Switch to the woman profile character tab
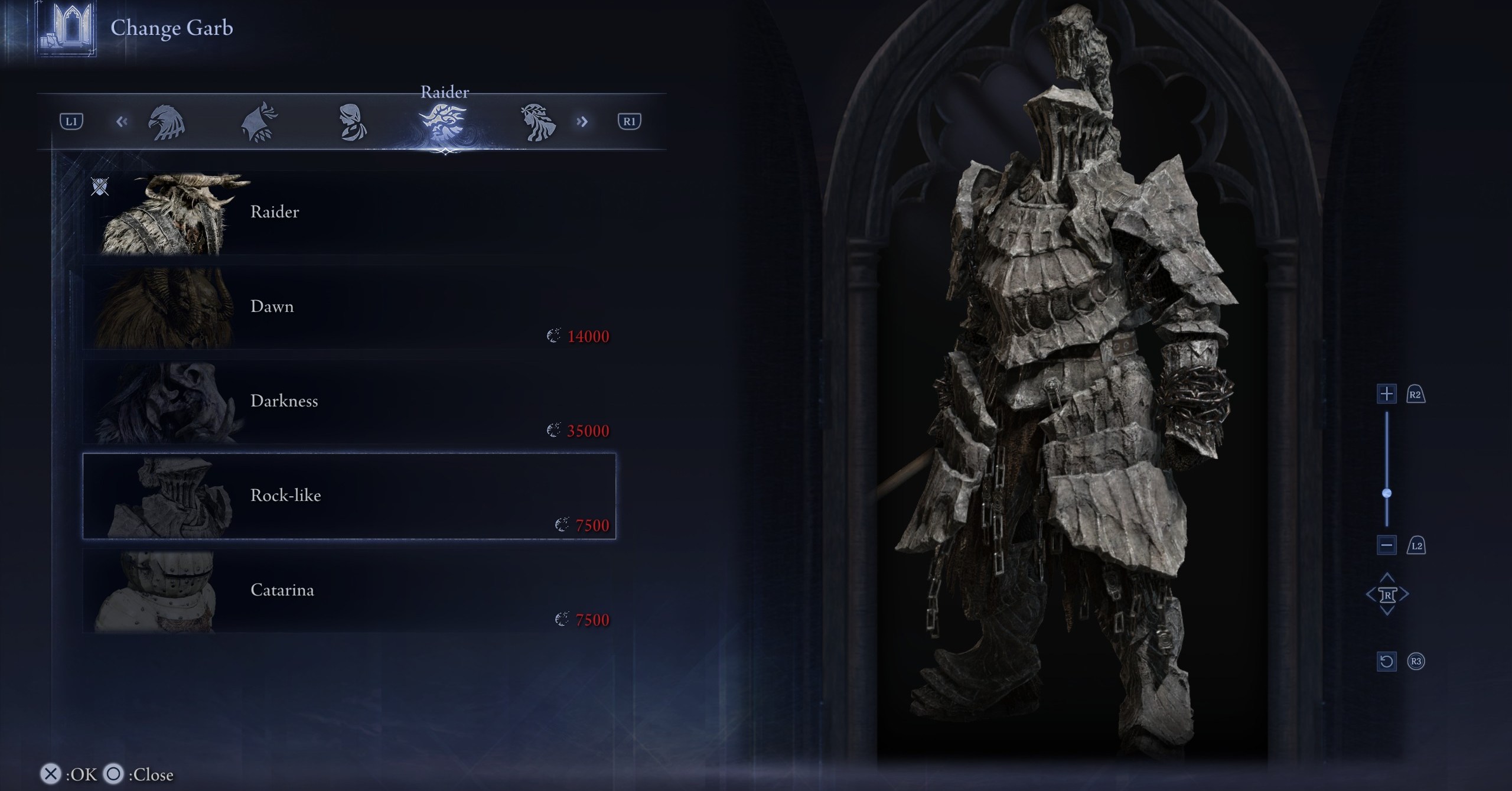1512x791 pixels. pos(352,122)
